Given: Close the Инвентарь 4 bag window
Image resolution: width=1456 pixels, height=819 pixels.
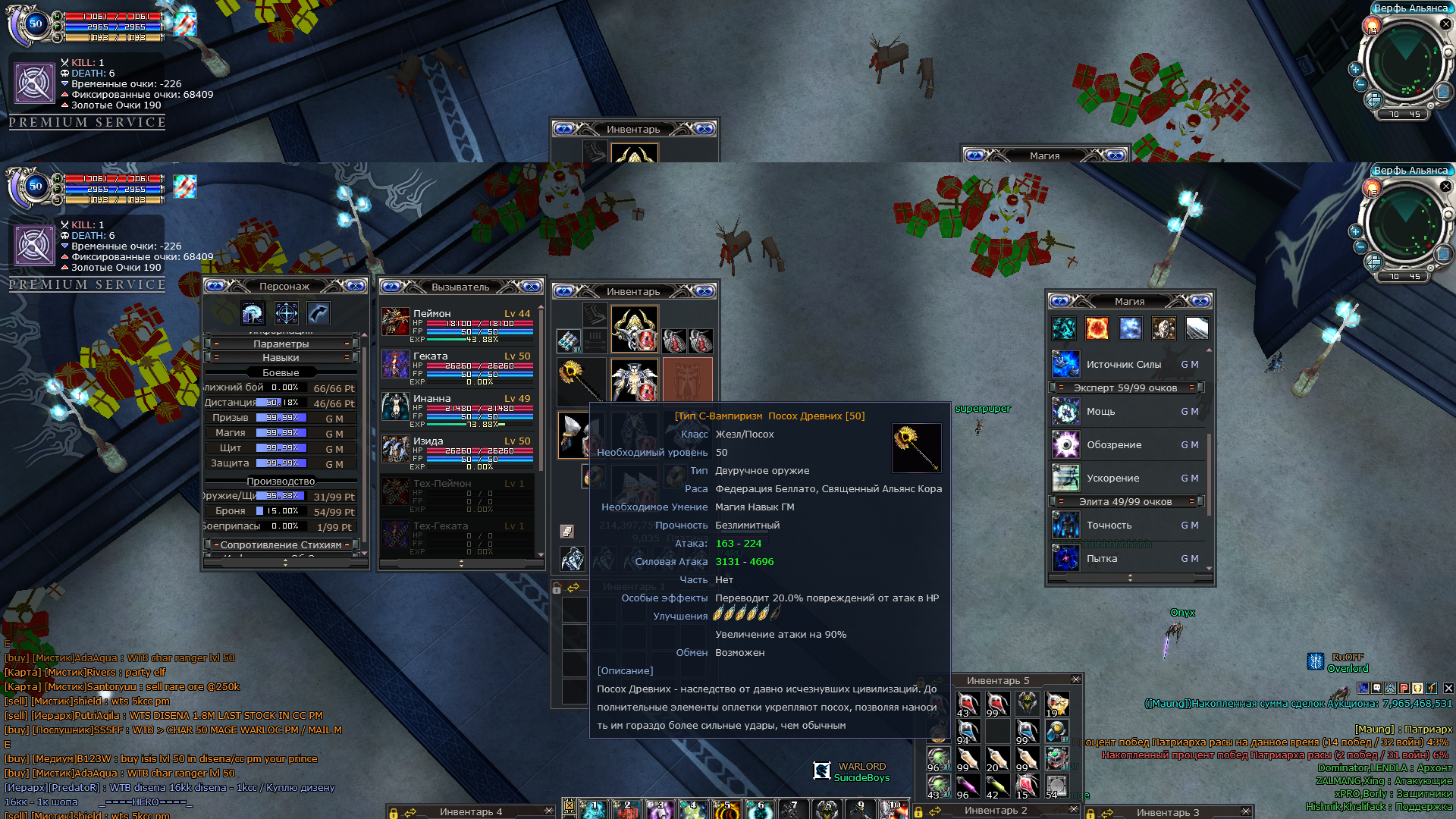Looking at the screenshot, I should 549,811.
